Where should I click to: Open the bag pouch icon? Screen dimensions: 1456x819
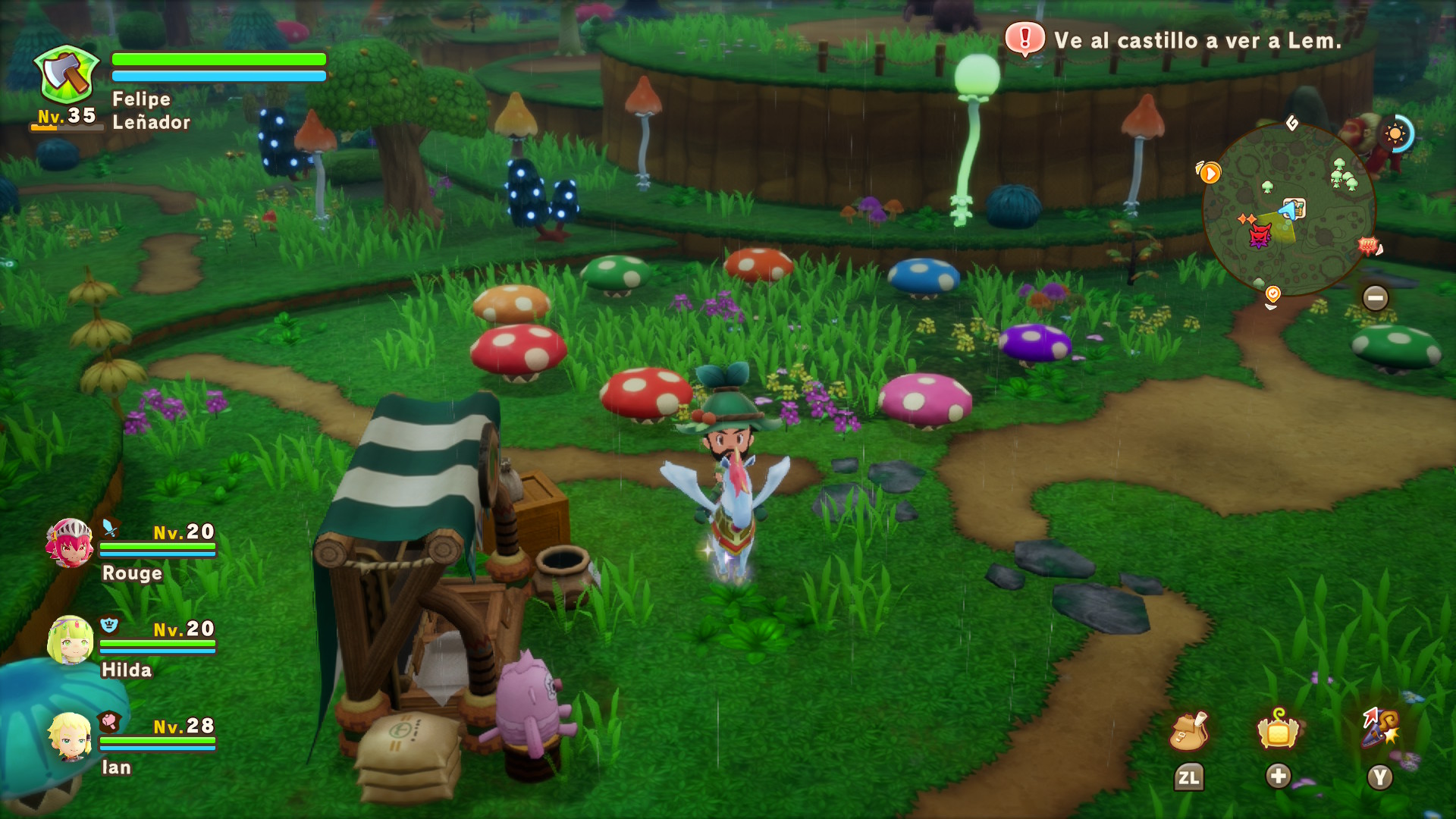click(x=1188, y=732)
